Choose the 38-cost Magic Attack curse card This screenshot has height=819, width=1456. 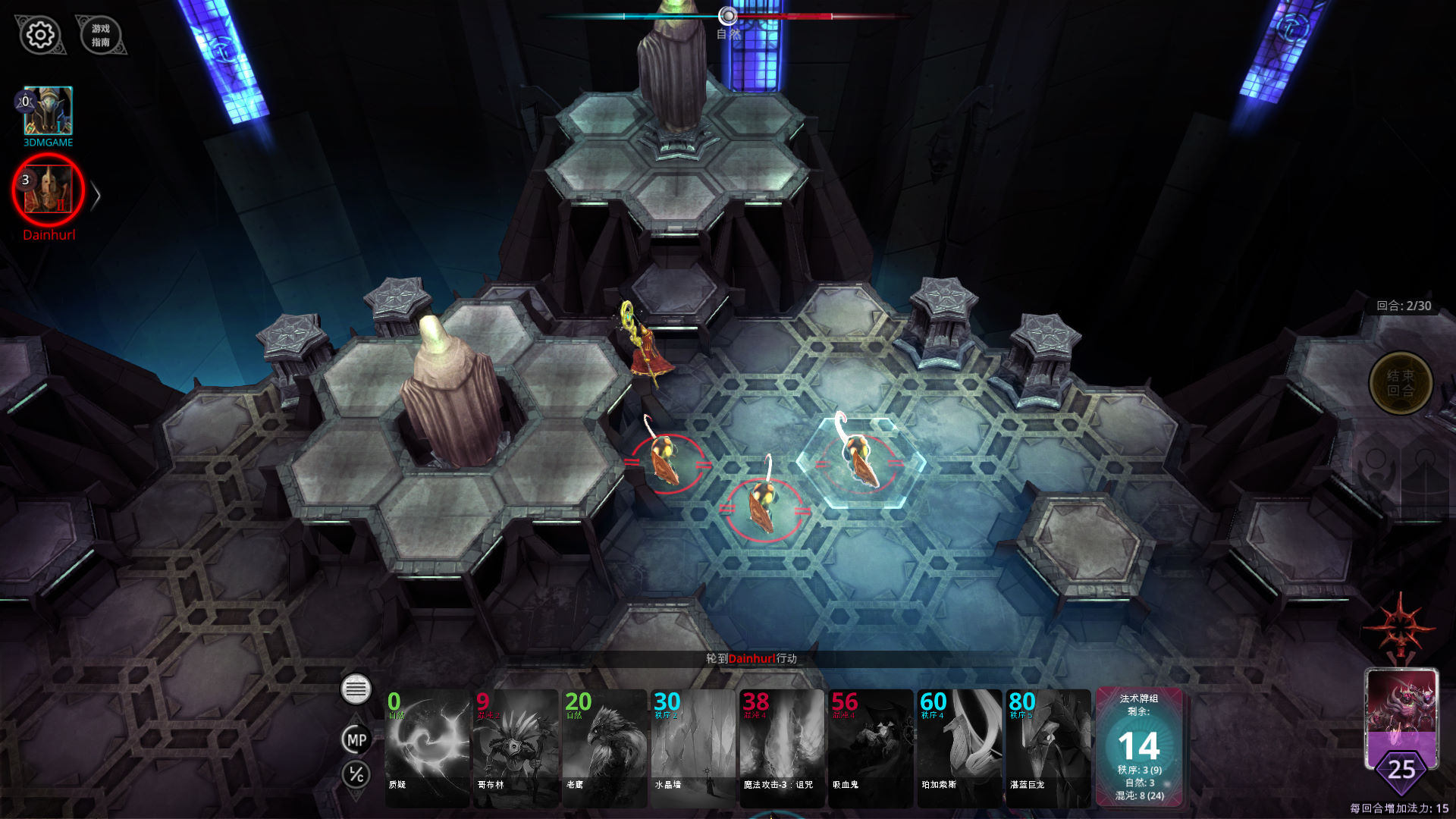(x=782, y=747)
